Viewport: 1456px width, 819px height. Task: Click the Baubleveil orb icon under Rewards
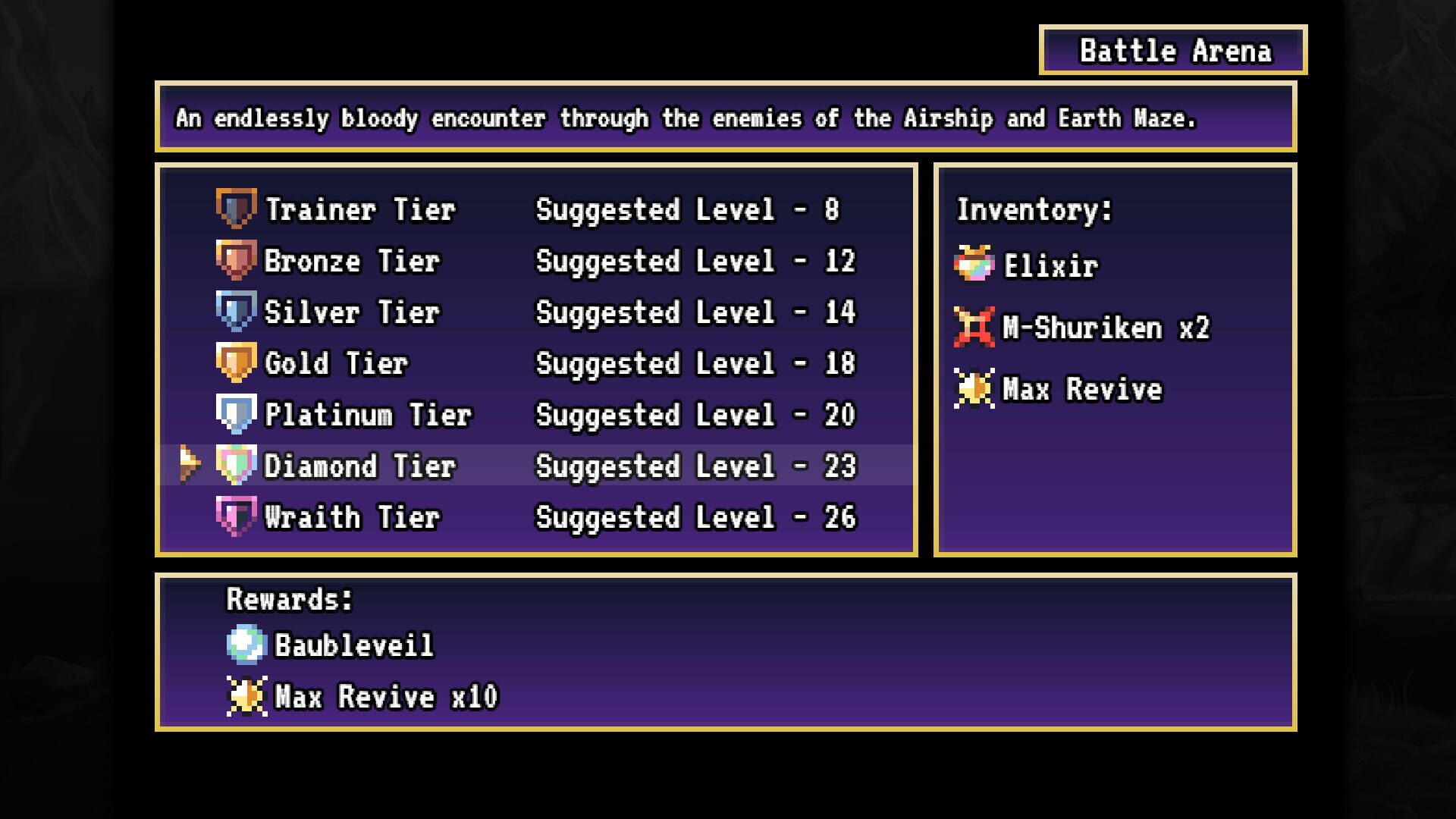[x=248, y=645]
